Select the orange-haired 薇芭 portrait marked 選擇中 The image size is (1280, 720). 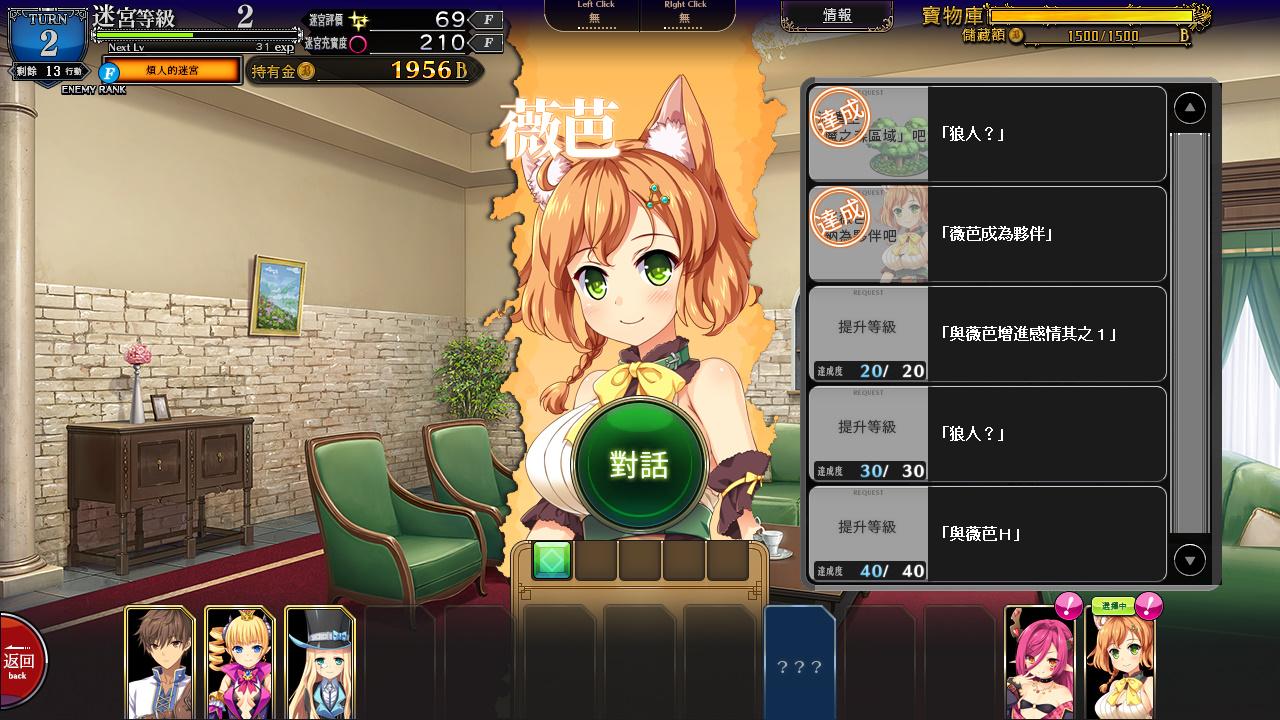[x=1119, y=662]
